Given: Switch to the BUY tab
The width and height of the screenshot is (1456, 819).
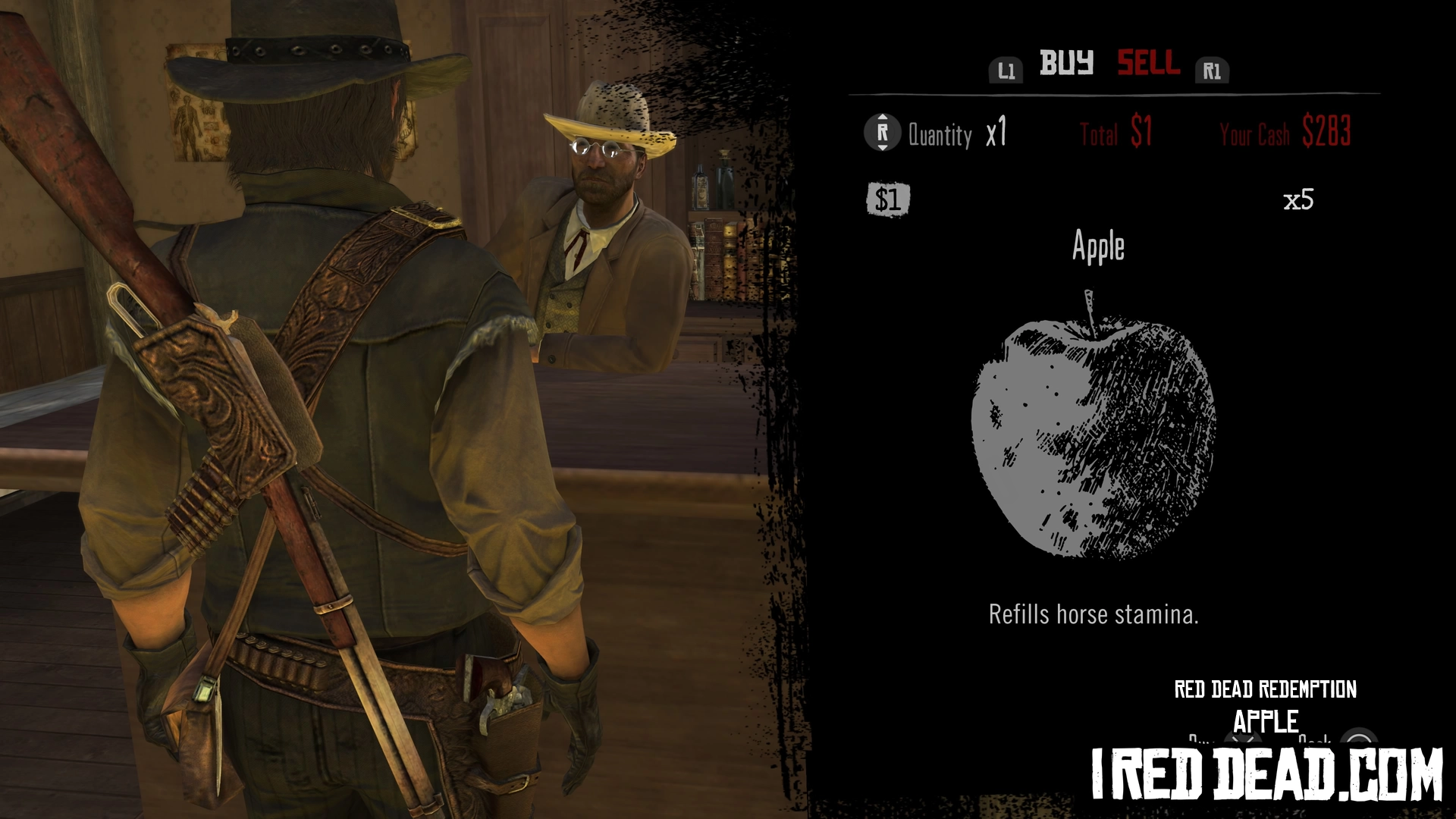Looking at the screenshot, I should click(x=1065, y=63).
